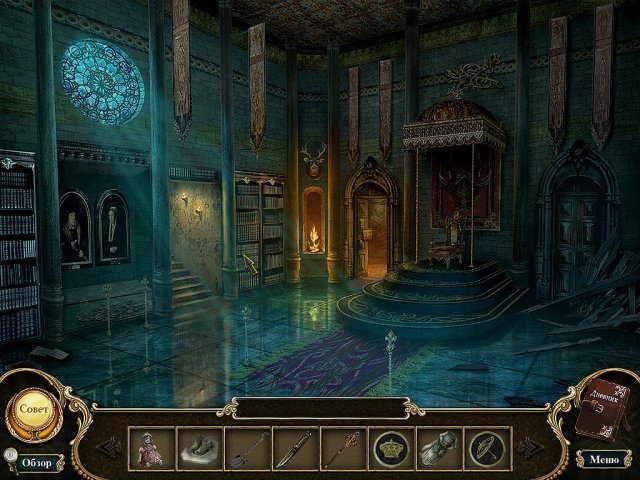Click the Совет hint button

[x=34, y=409]
